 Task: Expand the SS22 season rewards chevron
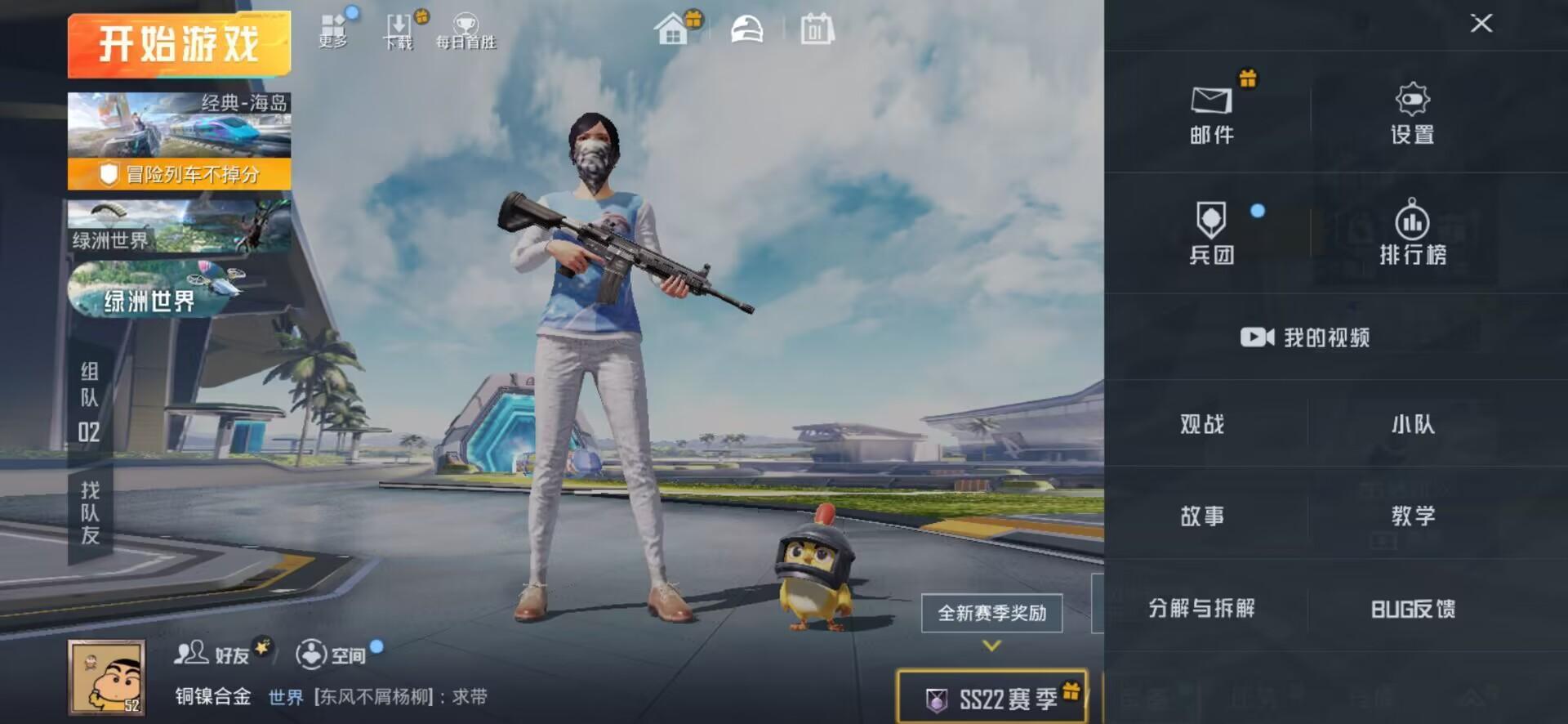pyautogui.click(x=991, y=643)
